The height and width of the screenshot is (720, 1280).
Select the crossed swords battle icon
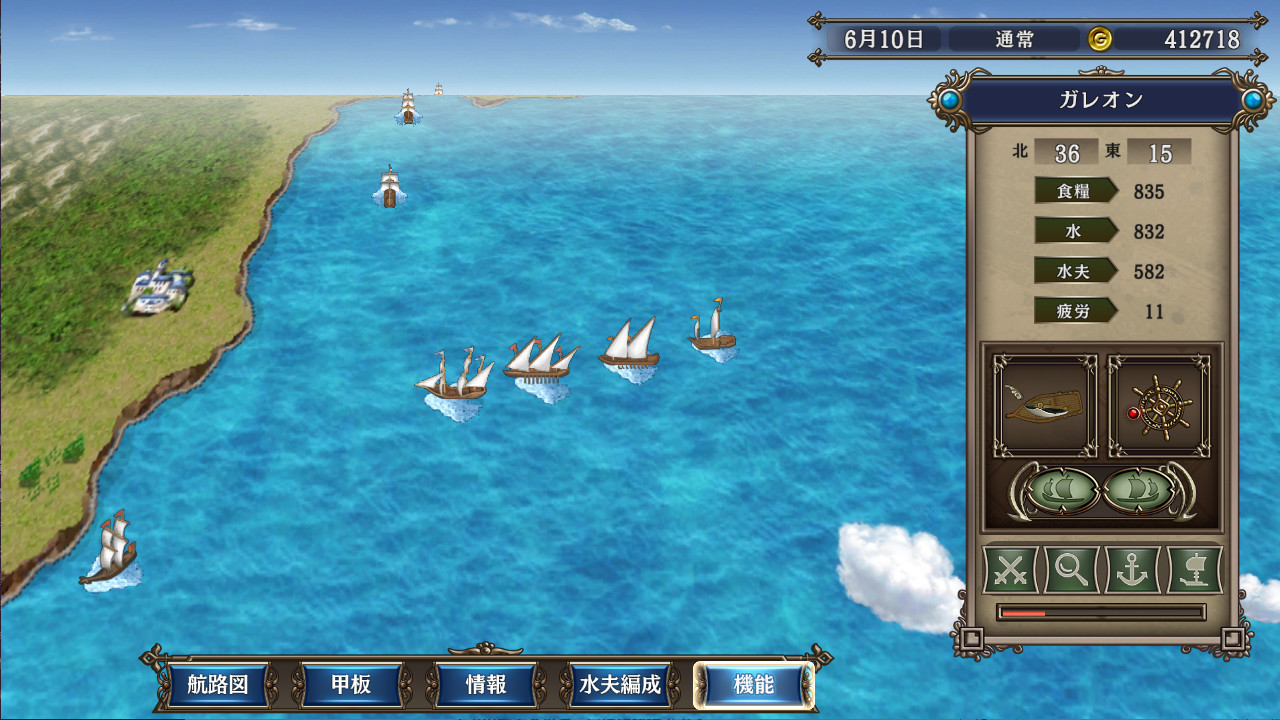(x=1012, y=571)
